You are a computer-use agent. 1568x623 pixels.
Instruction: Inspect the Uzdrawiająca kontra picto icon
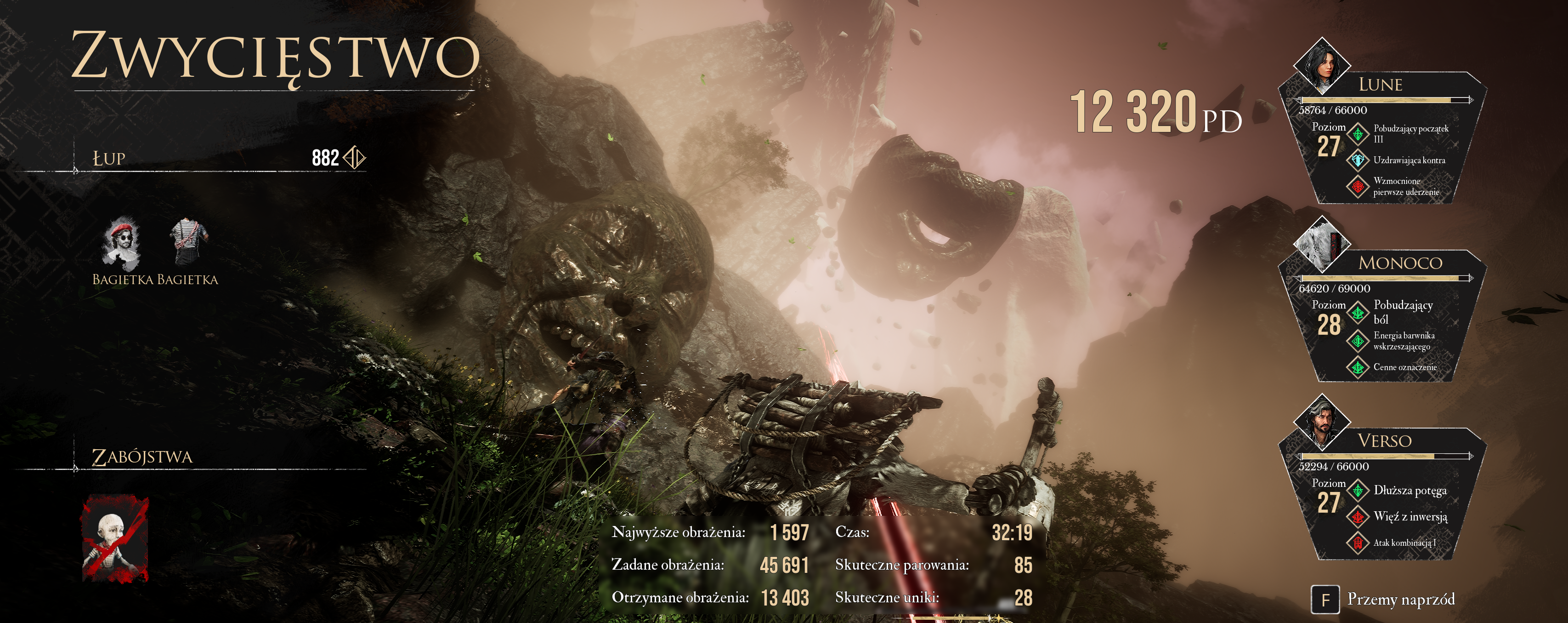pyautogui.click(x=1358, y=160)
